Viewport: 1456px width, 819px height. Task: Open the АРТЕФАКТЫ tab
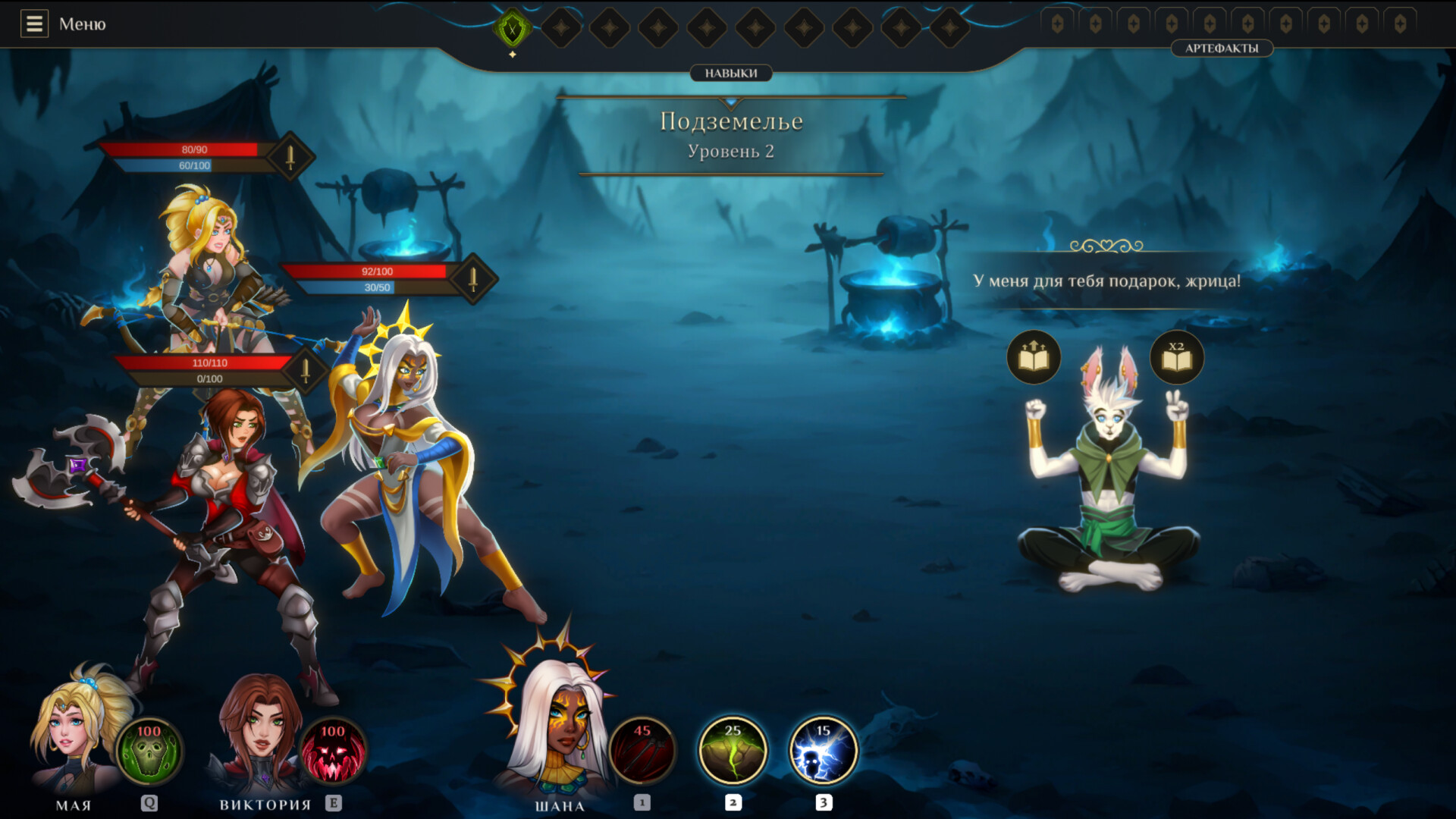(1222, 49)
